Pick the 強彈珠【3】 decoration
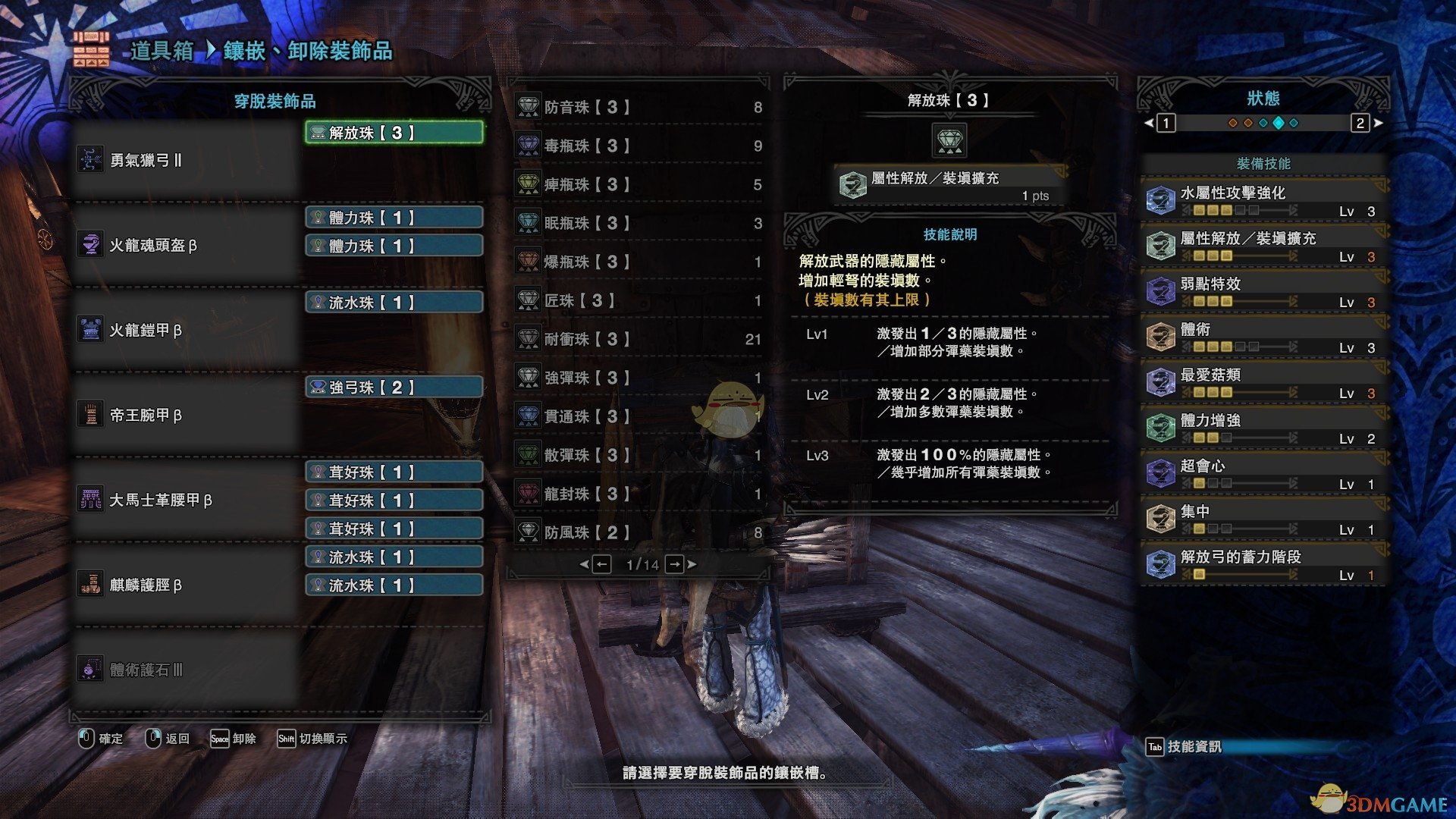1456x819 pixels. click(x=639, y=378)
